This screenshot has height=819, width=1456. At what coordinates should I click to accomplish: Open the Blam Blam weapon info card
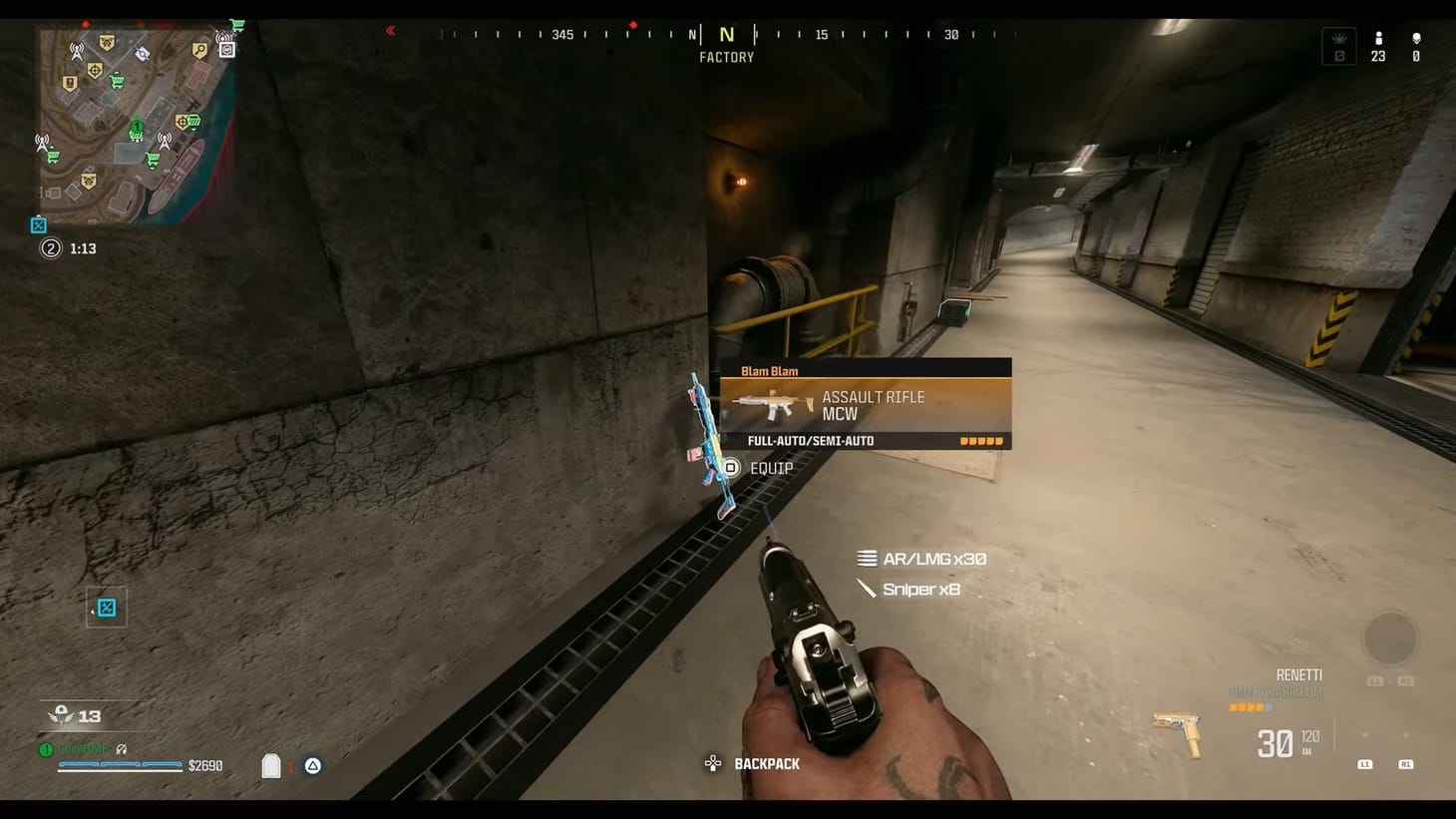[866, 405]
